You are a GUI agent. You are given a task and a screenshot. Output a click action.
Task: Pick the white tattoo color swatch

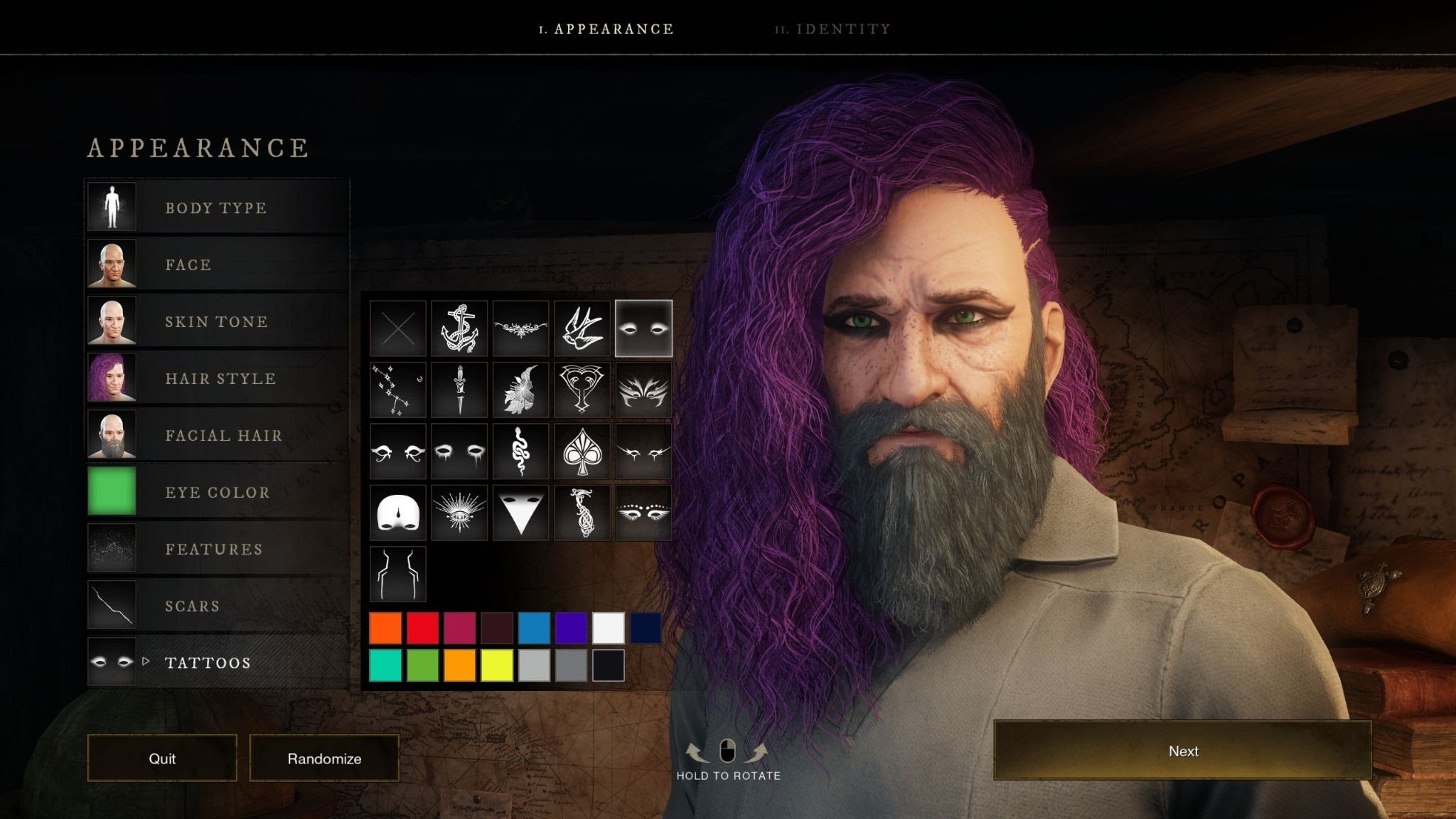tap(608, 628)
